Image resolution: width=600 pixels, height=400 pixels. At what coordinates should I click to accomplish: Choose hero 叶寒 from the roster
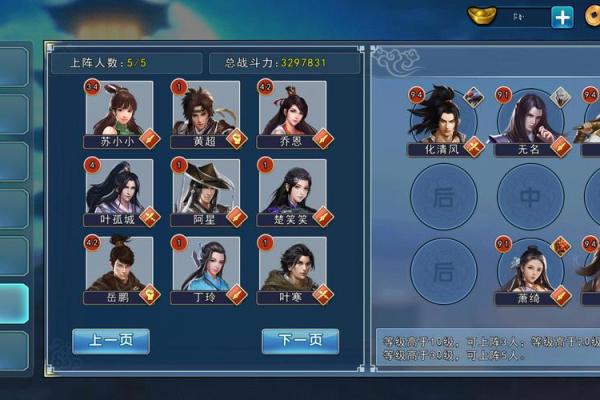292,265
